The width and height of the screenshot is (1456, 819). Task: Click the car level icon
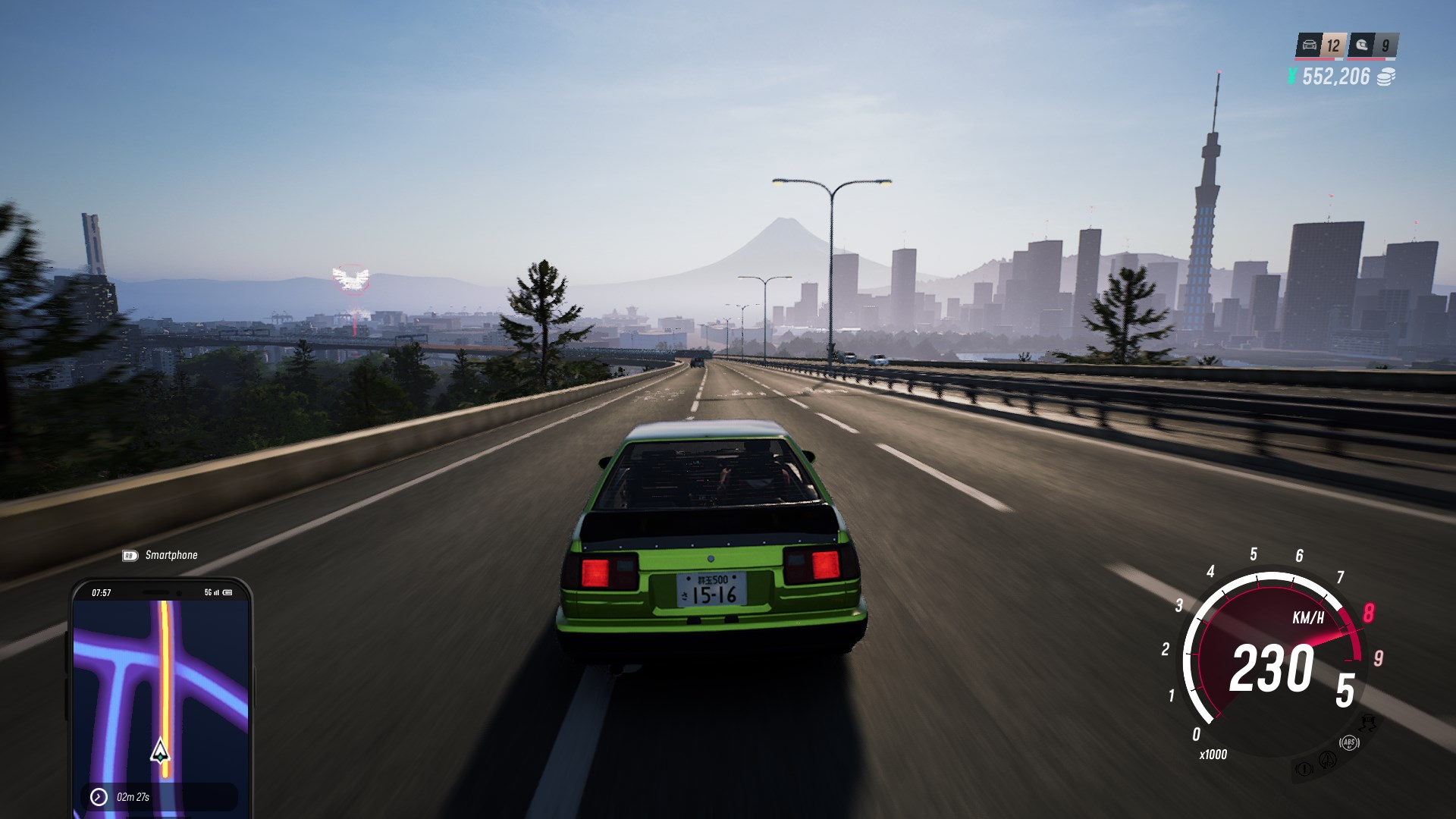click(x=1310, y=45)
